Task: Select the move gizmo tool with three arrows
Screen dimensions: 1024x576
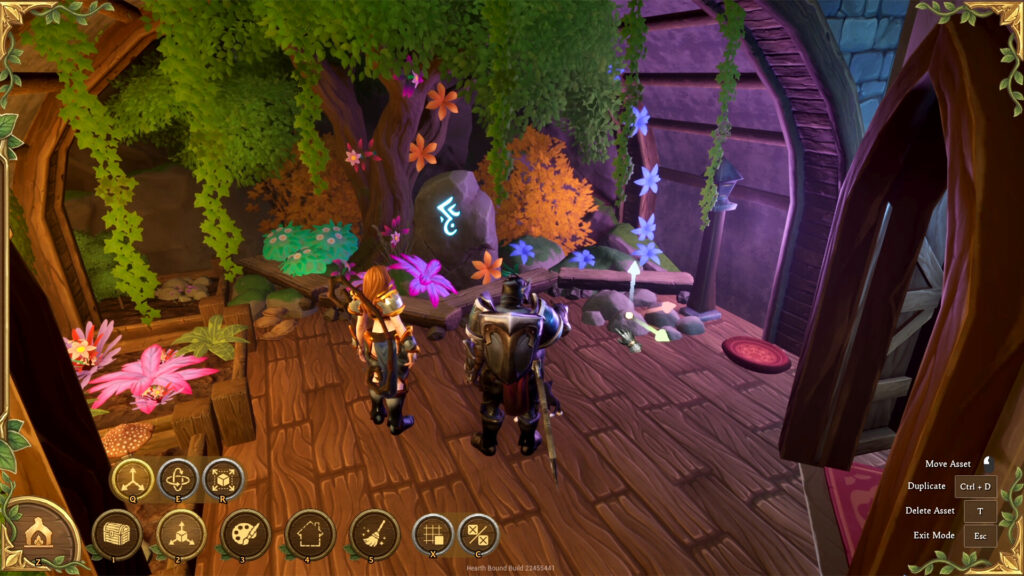Action: [131, 480]
